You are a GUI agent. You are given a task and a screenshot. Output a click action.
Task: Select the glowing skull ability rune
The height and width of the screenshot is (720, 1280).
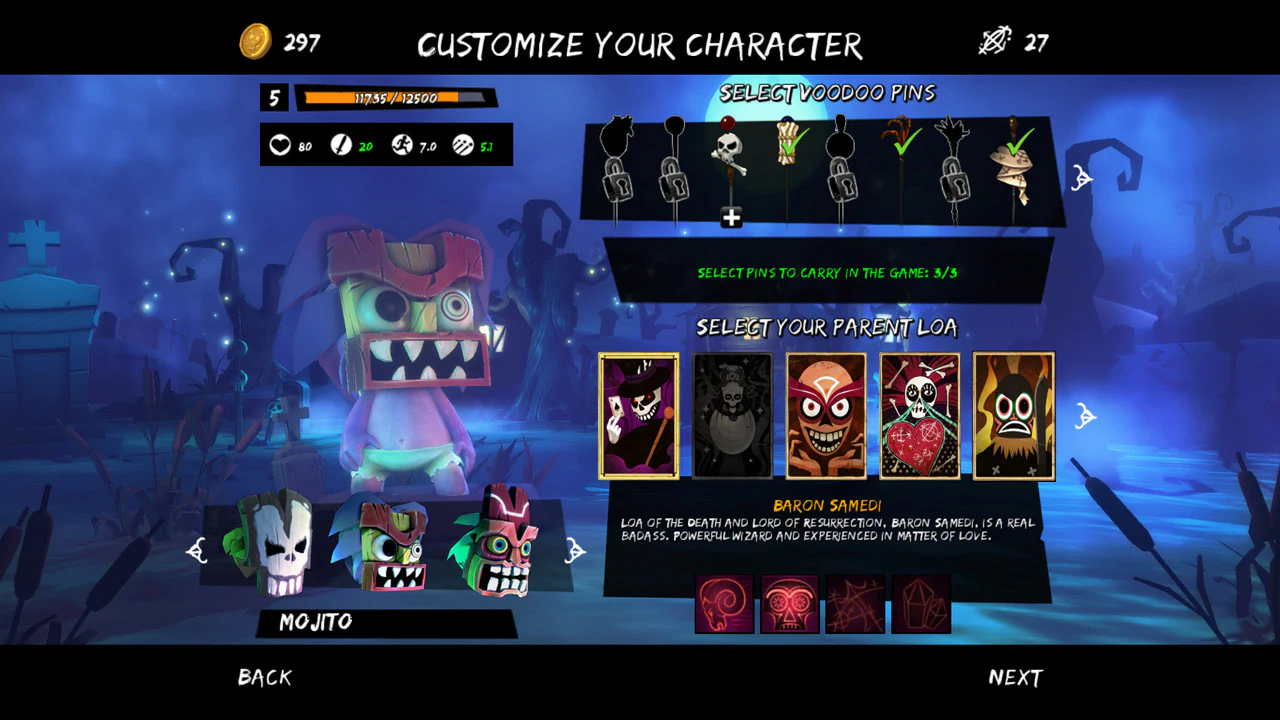[x=790, y=604]
